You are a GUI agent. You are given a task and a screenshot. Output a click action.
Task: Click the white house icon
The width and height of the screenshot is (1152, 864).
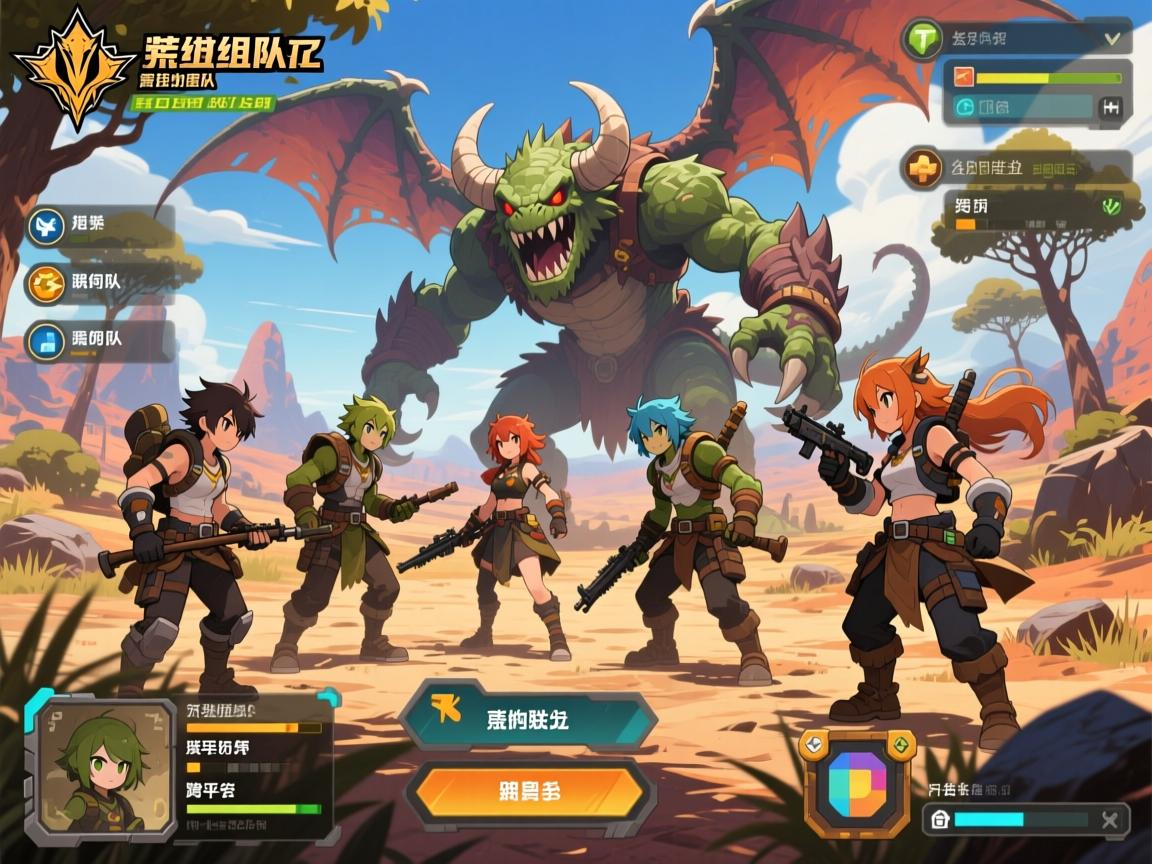(x=940, y=820)
